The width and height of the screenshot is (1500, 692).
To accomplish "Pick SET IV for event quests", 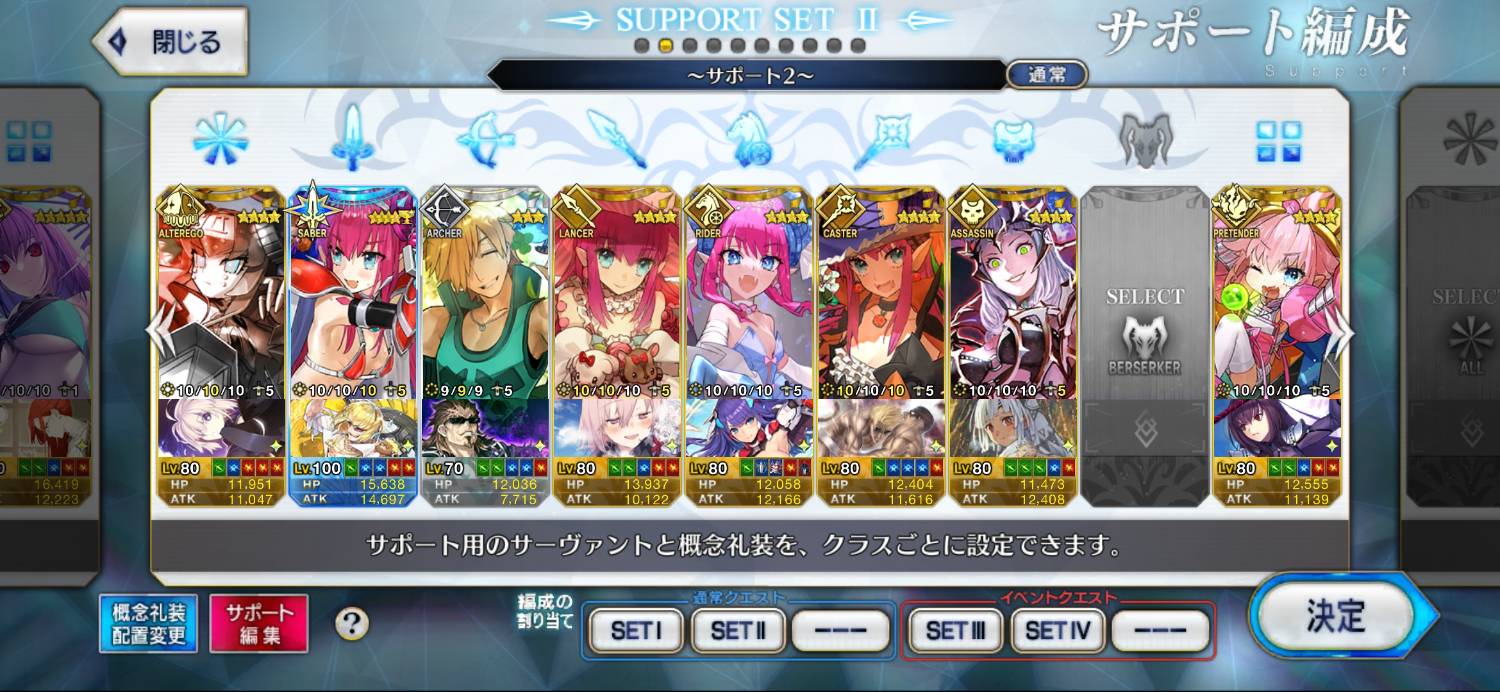I will pos(1057,631).
